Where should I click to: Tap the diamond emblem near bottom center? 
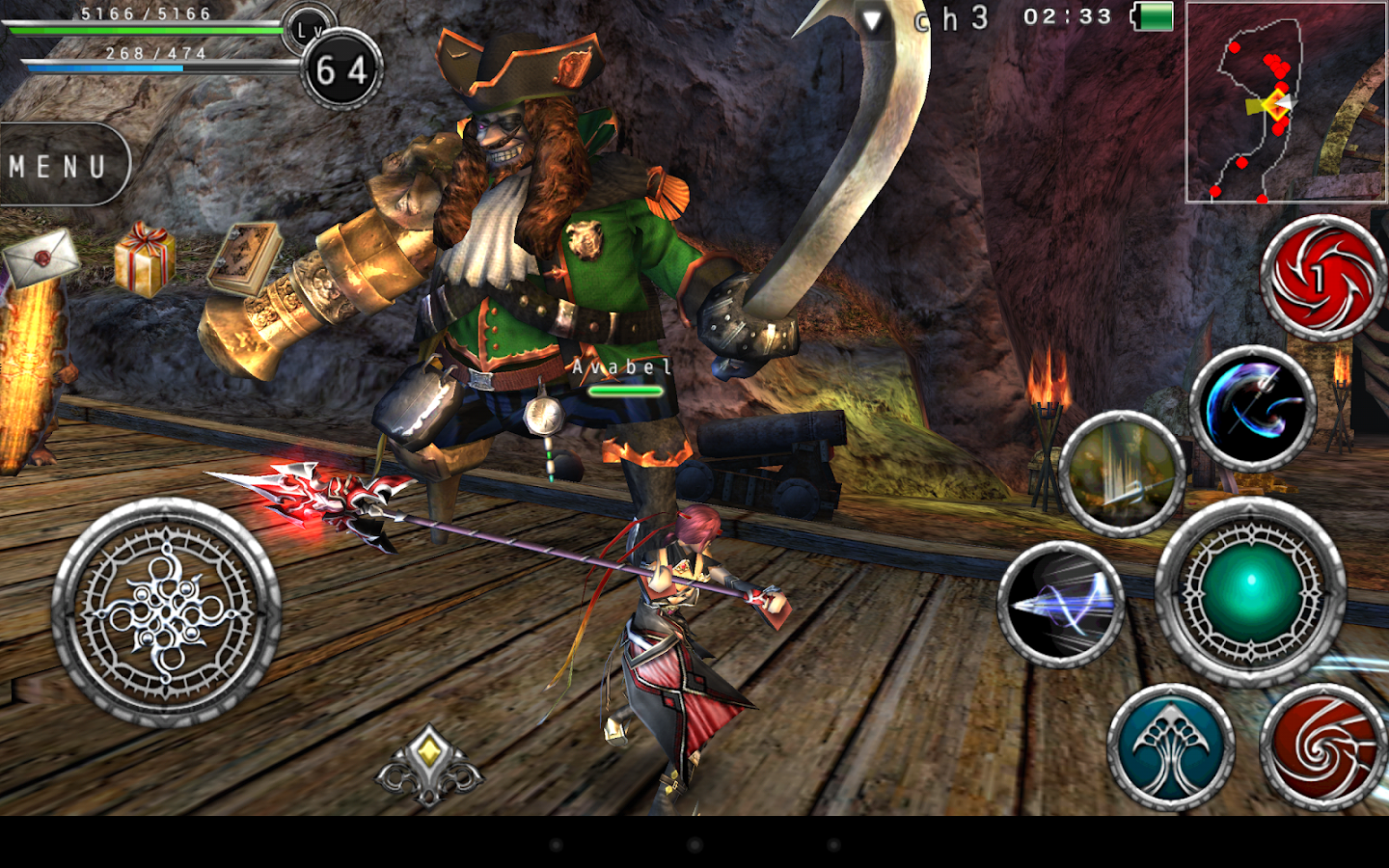pyautogui.click(x=427, y=767)
